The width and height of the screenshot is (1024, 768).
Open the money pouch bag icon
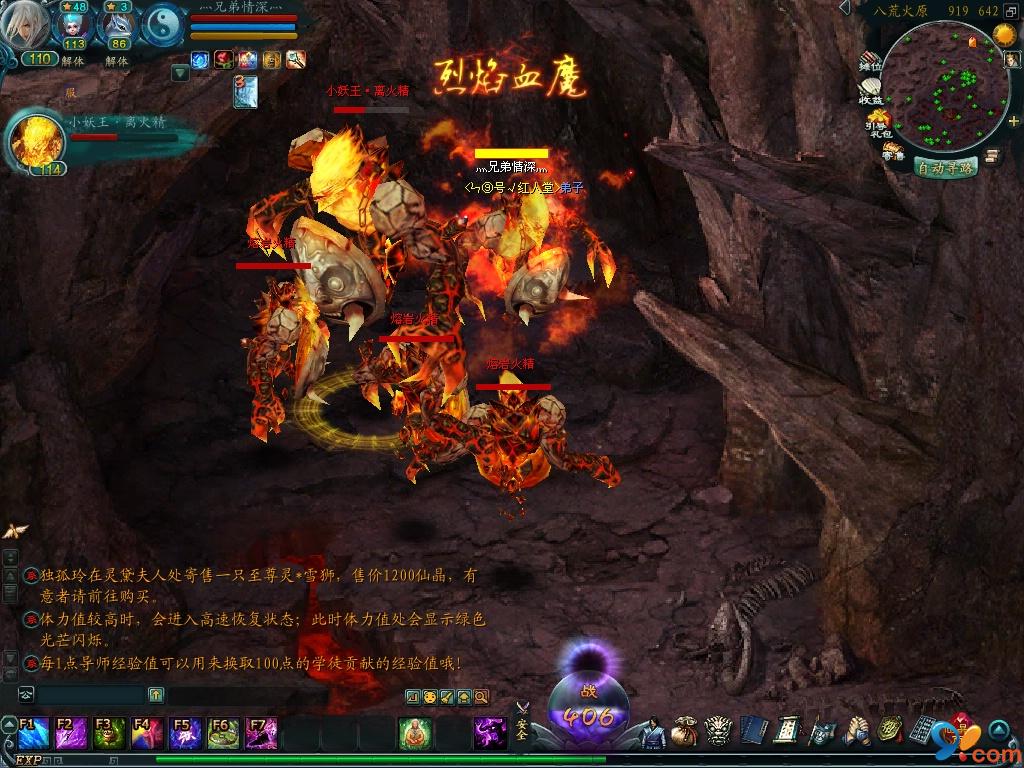685,732
